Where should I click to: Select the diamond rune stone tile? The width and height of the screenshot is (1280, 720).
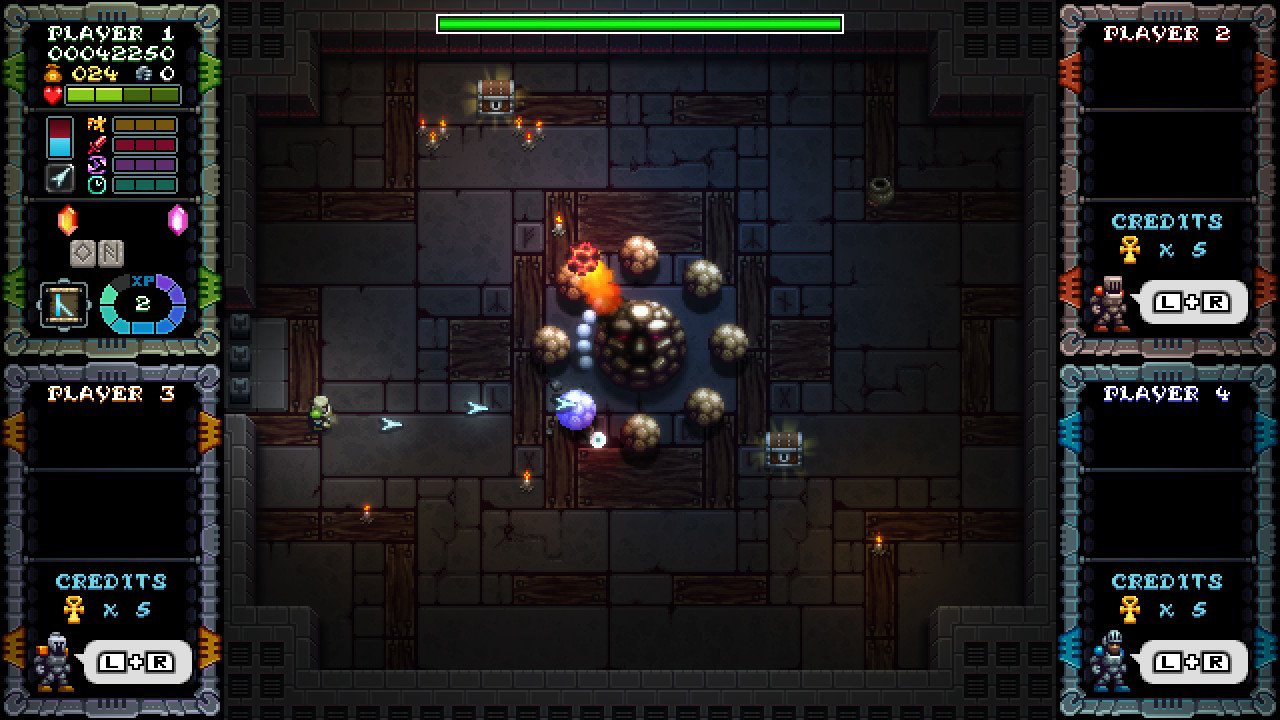coord(83,254)
